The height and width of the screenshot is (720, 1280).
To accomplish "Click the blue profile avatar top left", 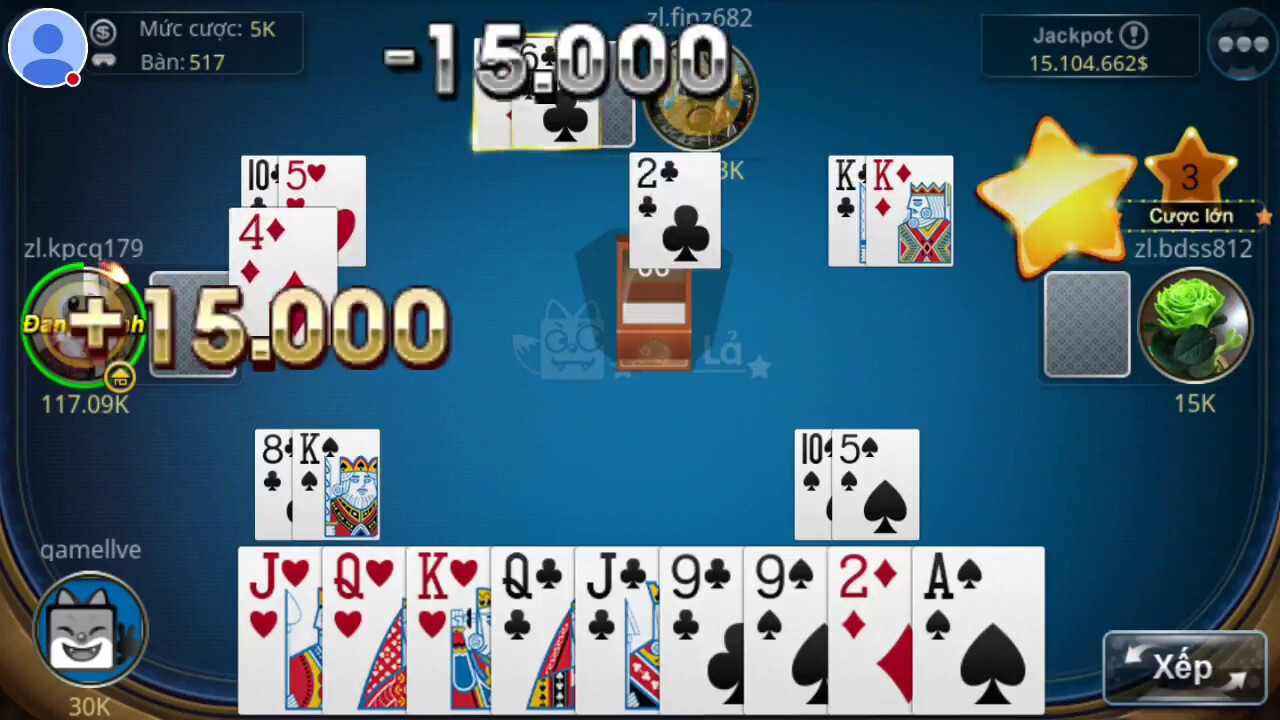I will click(46, 47).
